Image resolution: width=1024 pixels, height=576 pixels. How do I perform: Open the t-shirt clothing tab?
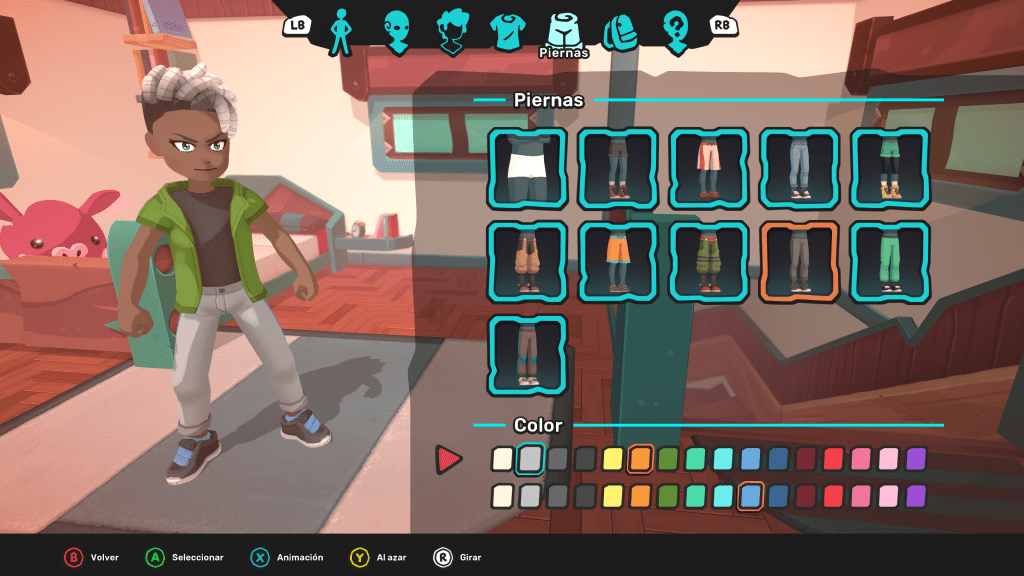(x=508, y=30)
